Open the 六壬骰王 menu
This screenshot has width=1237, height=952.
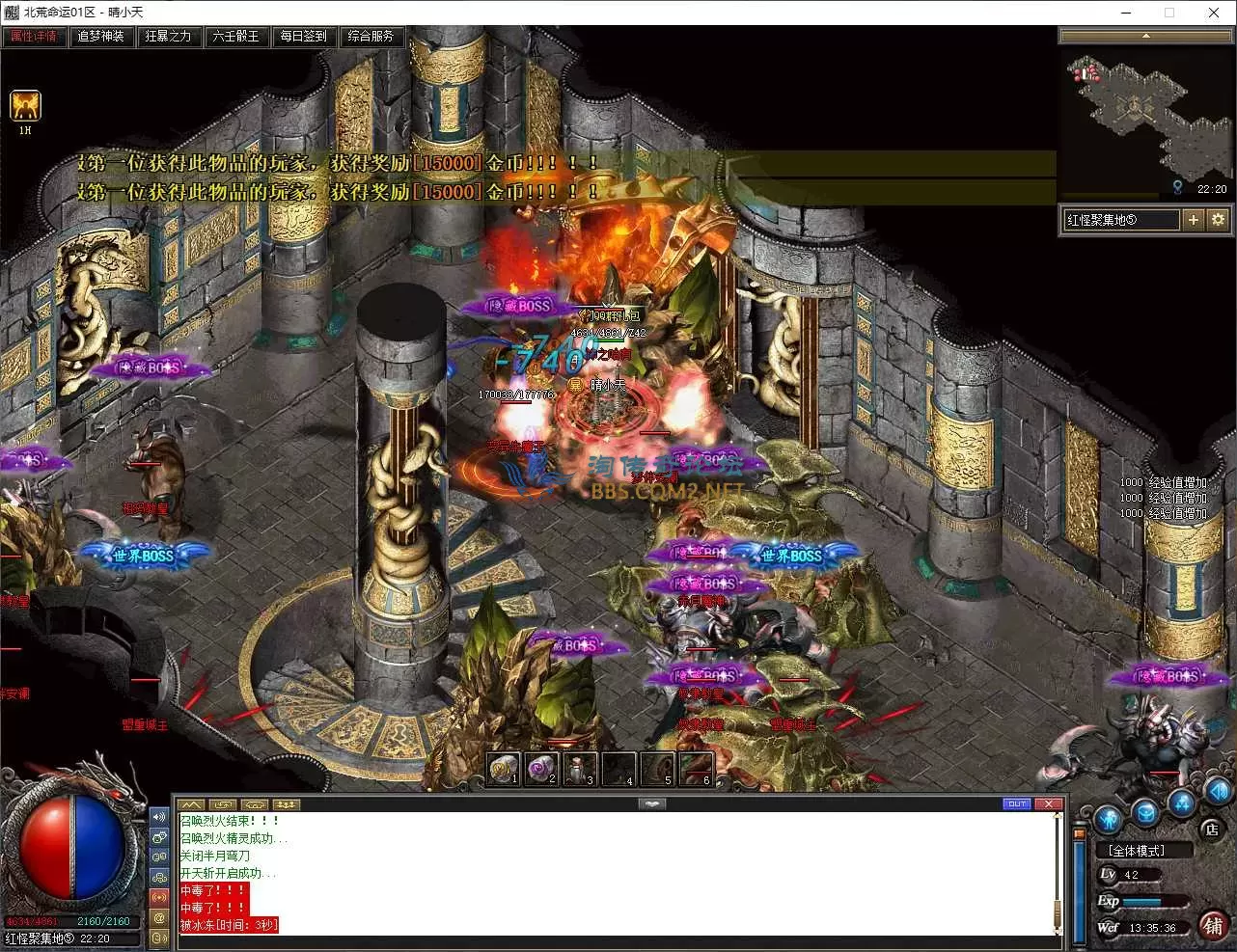(236, 37)
